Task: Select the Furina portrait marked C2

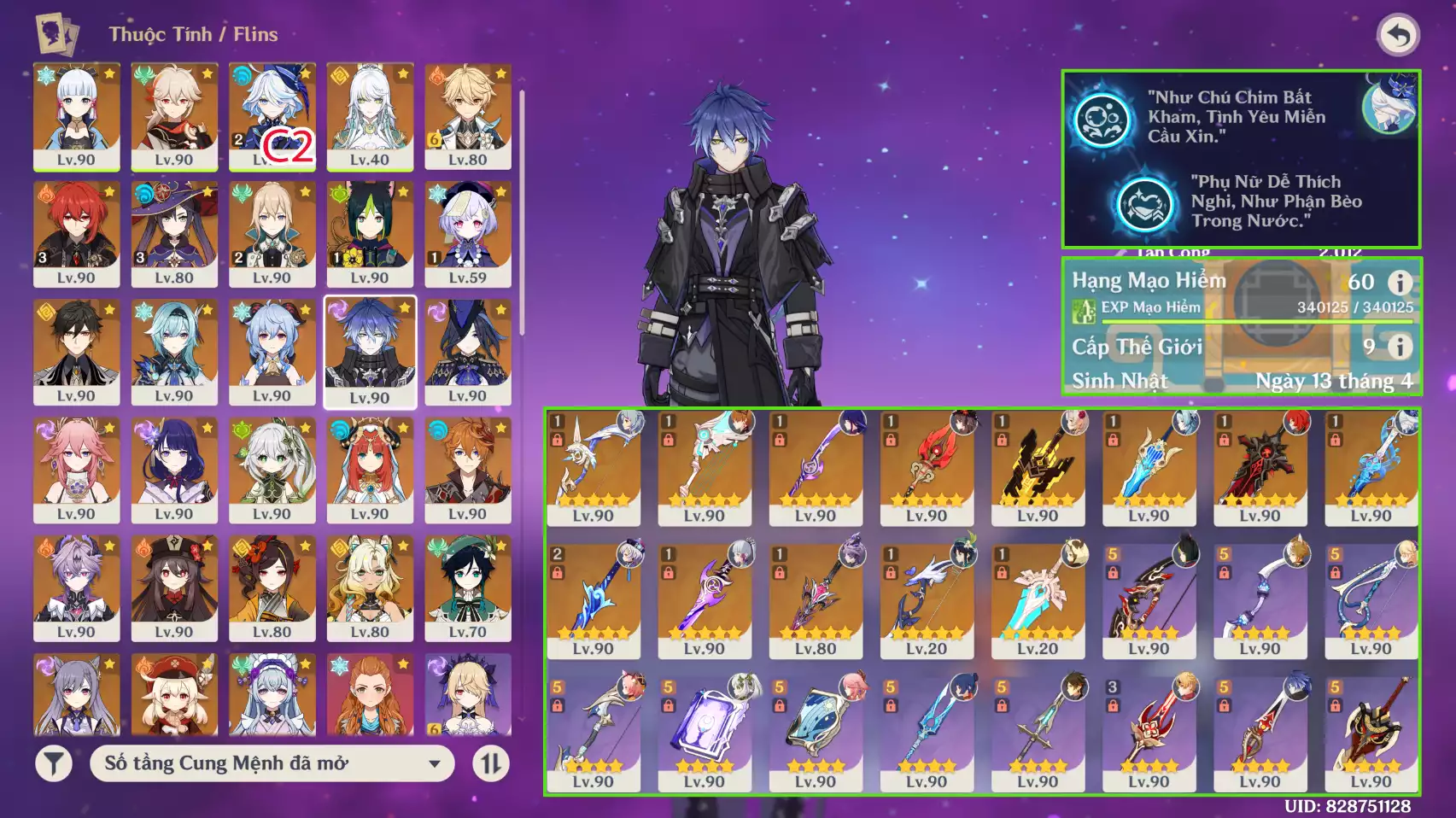Action: point(272,115)
